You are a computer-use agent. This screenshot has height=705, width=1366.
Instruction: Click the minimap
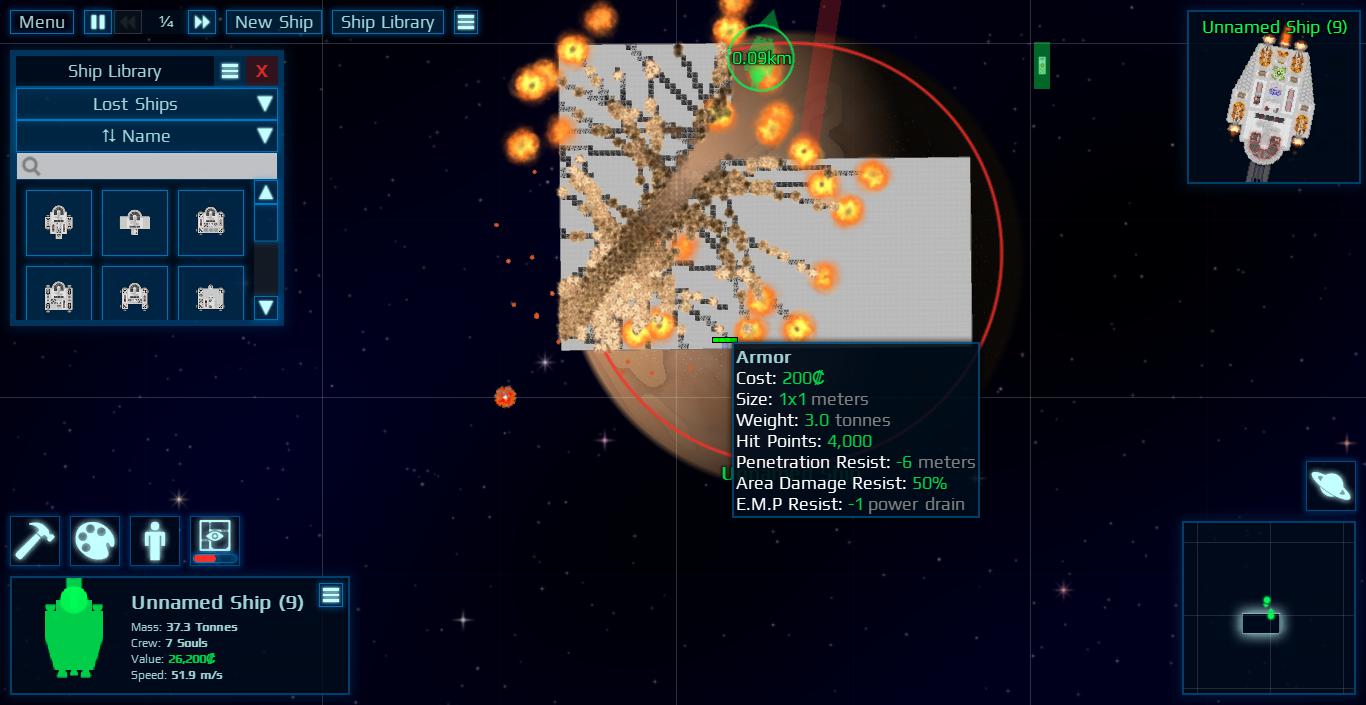tap(1258, 607)
